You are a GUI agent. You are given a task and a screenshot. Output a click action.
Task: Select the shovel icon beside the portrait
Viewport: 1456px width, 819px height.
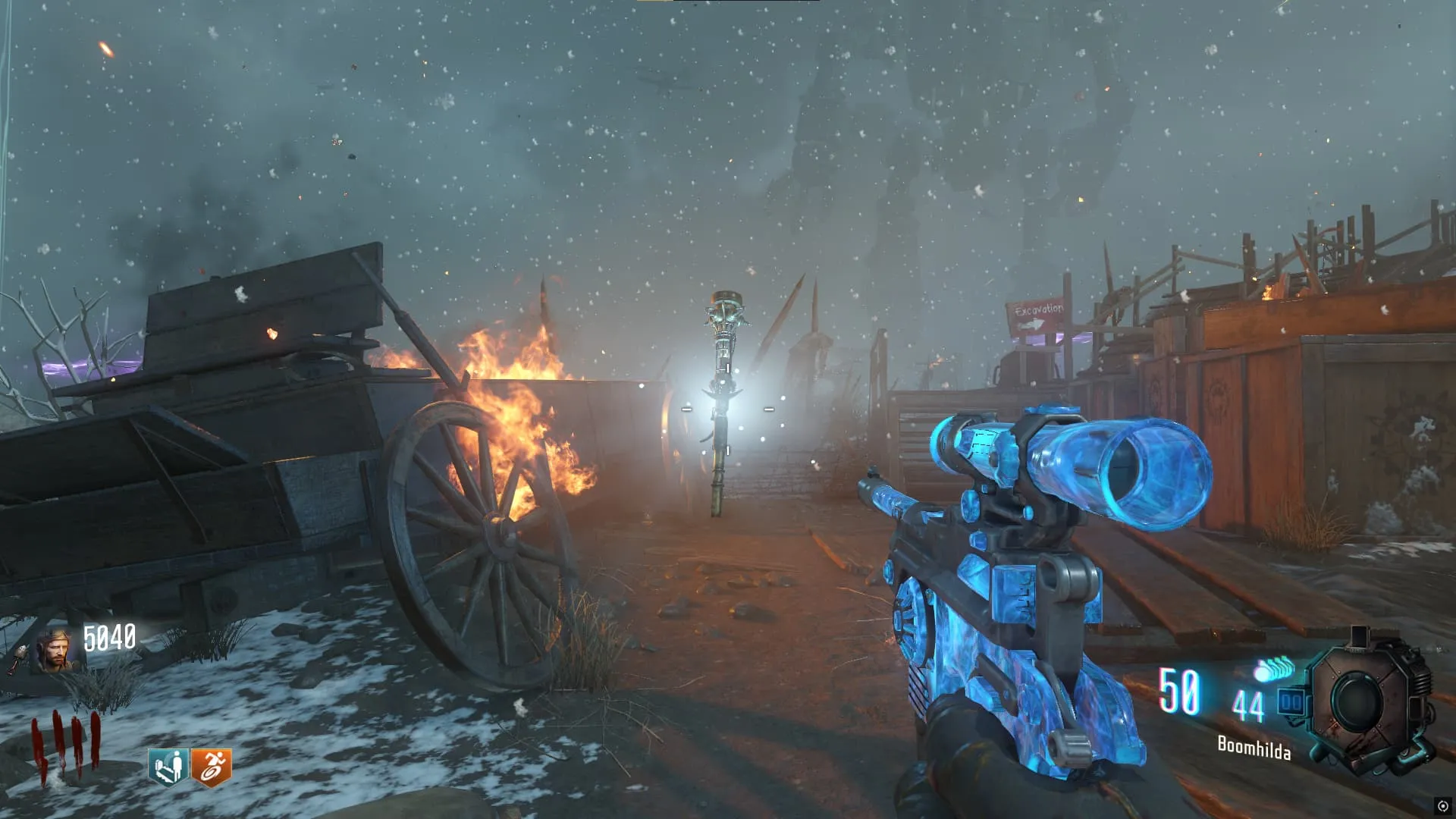tap(18, 659)
